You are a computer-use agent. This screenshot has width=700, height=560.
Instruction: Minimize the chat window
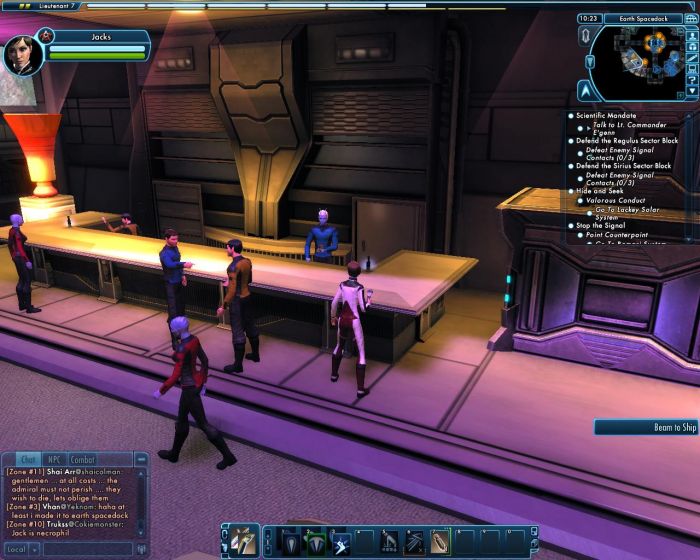141,460
